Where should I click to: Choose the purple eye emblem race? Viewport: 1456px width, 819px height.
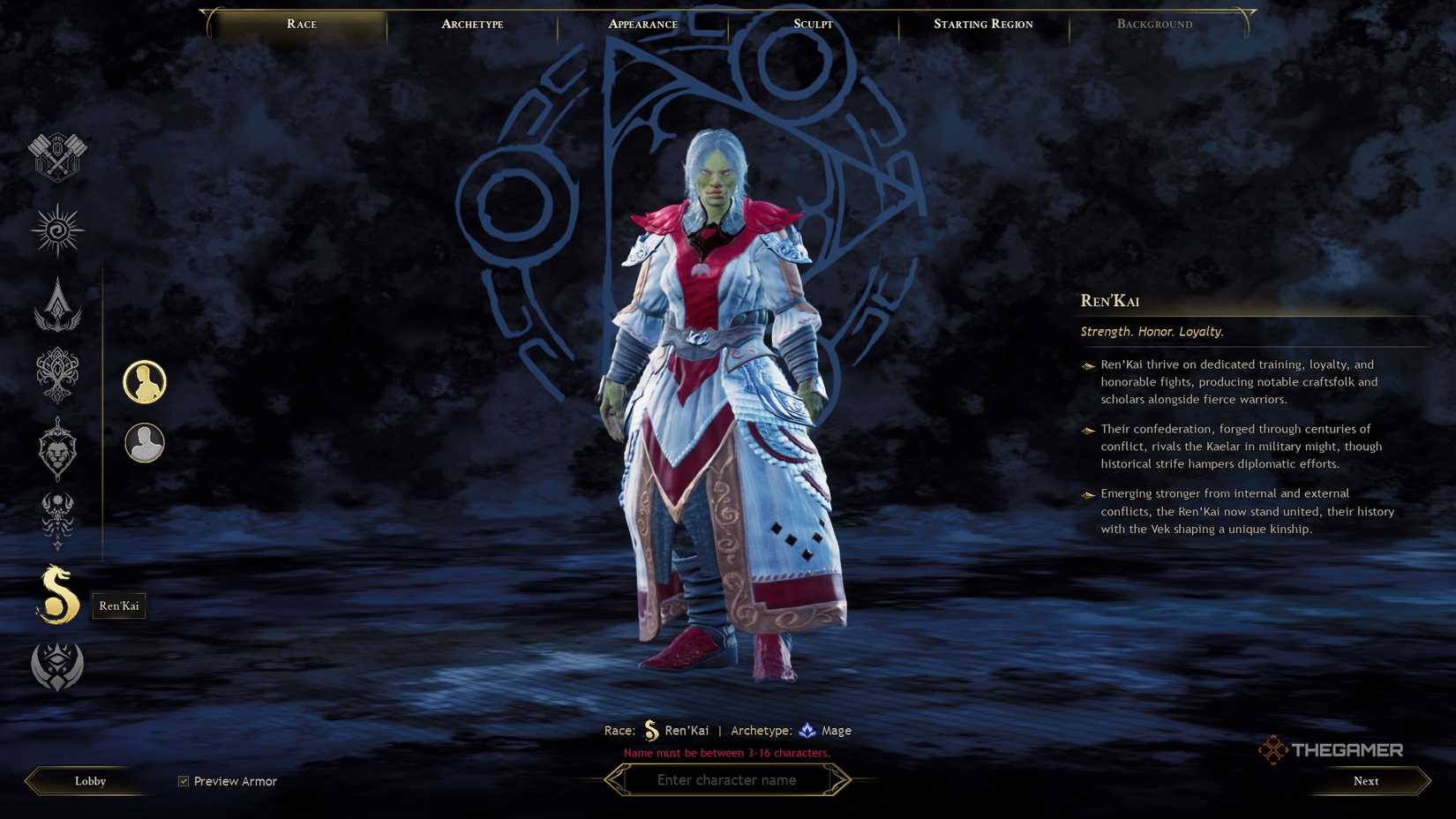click(56, 666)
